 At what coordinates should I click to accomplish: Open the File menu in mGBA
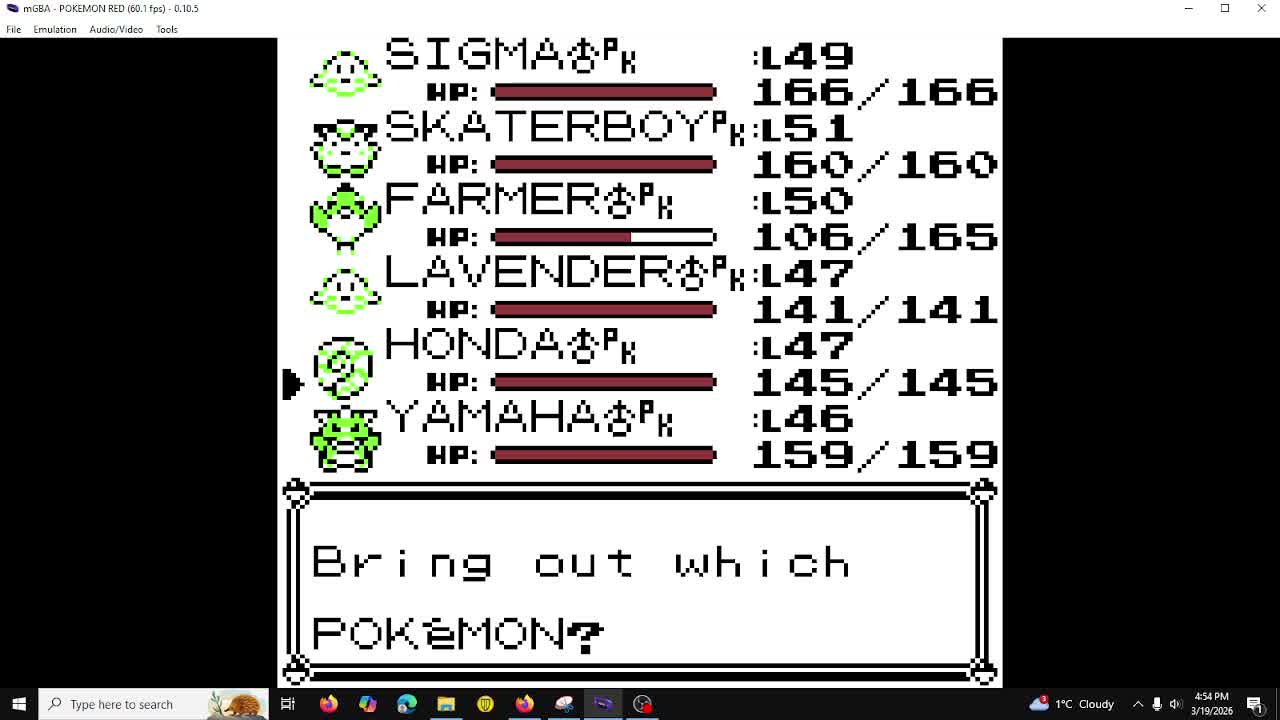pos(13,29)
